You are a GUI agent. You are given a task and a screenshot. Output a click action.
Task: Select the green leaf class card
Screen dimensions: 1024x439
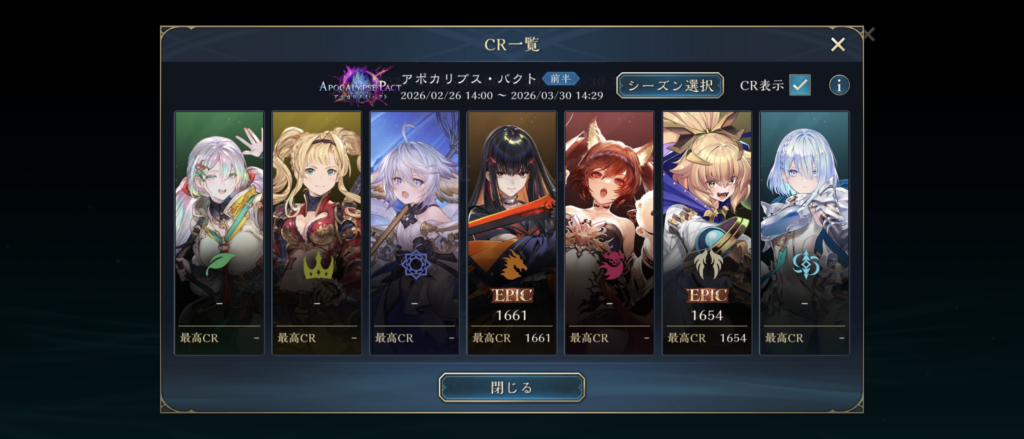point(219,232)
